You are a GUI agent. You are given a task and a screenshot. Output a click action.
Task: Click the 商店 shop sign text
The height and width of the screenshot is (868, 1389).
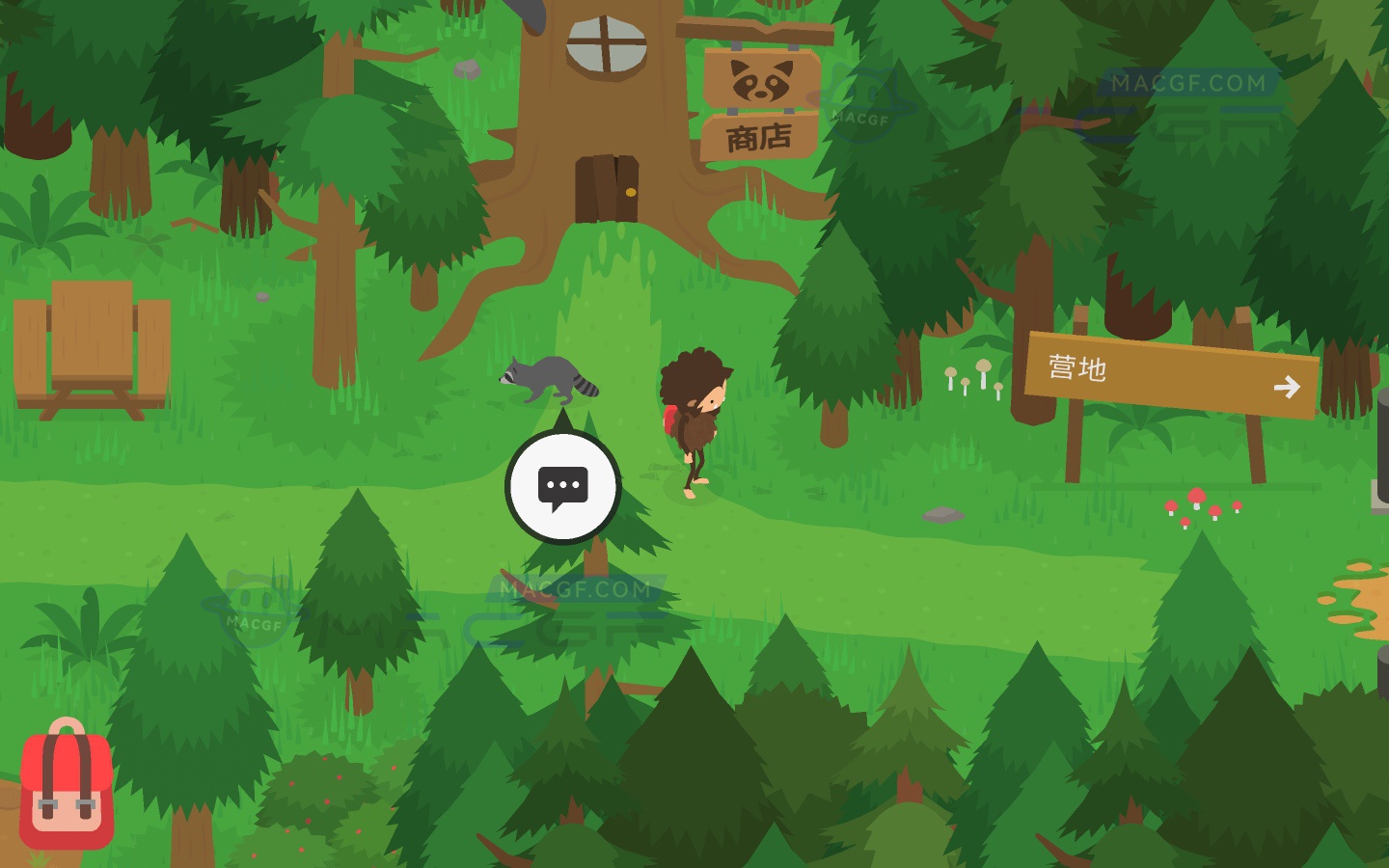click(x=757, y=137)
